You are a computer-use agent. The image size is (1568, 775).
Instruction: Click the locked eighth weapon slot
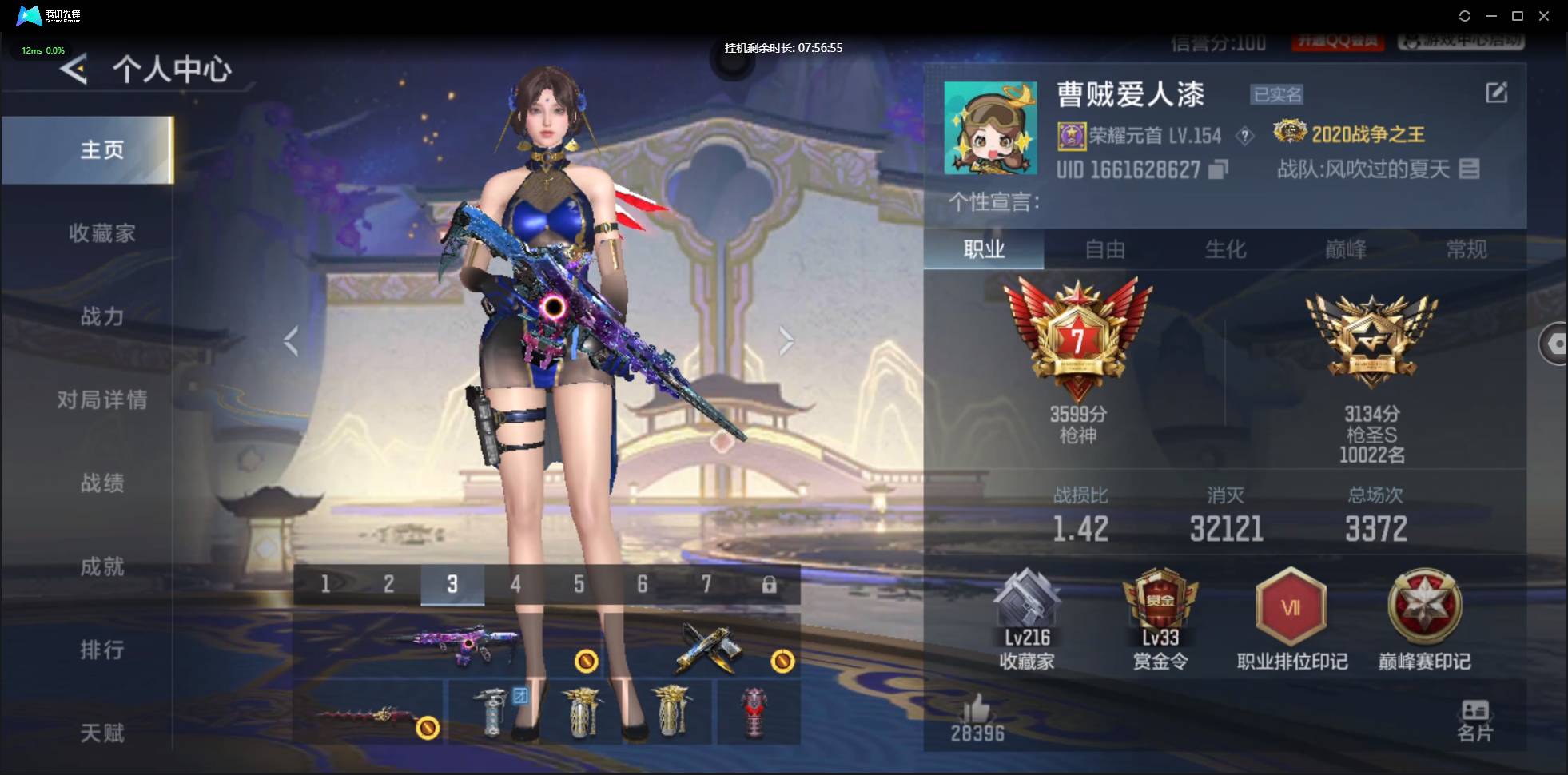[770, 584]
